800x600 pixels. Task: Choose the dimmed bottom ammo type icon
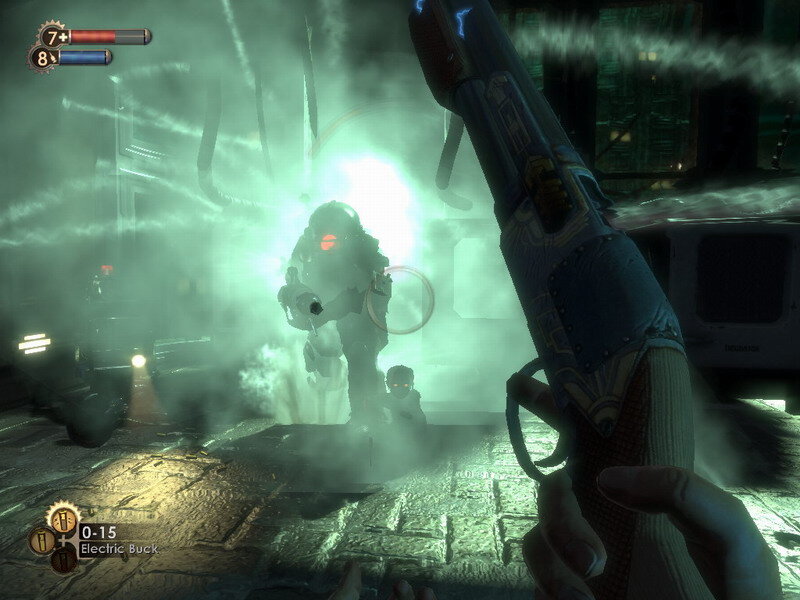[x=64, y=559]
